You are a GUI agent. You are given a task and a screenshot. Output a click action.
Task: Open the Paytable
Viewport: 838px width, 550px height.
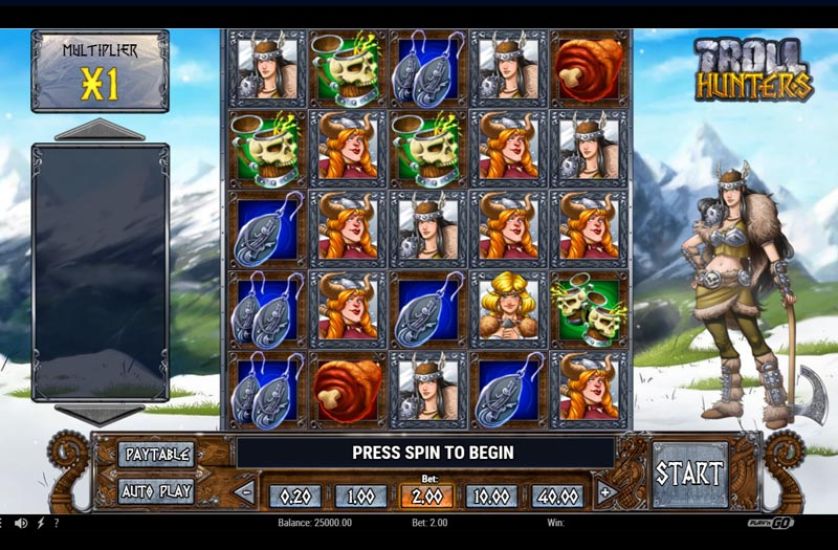coord(155,454)
